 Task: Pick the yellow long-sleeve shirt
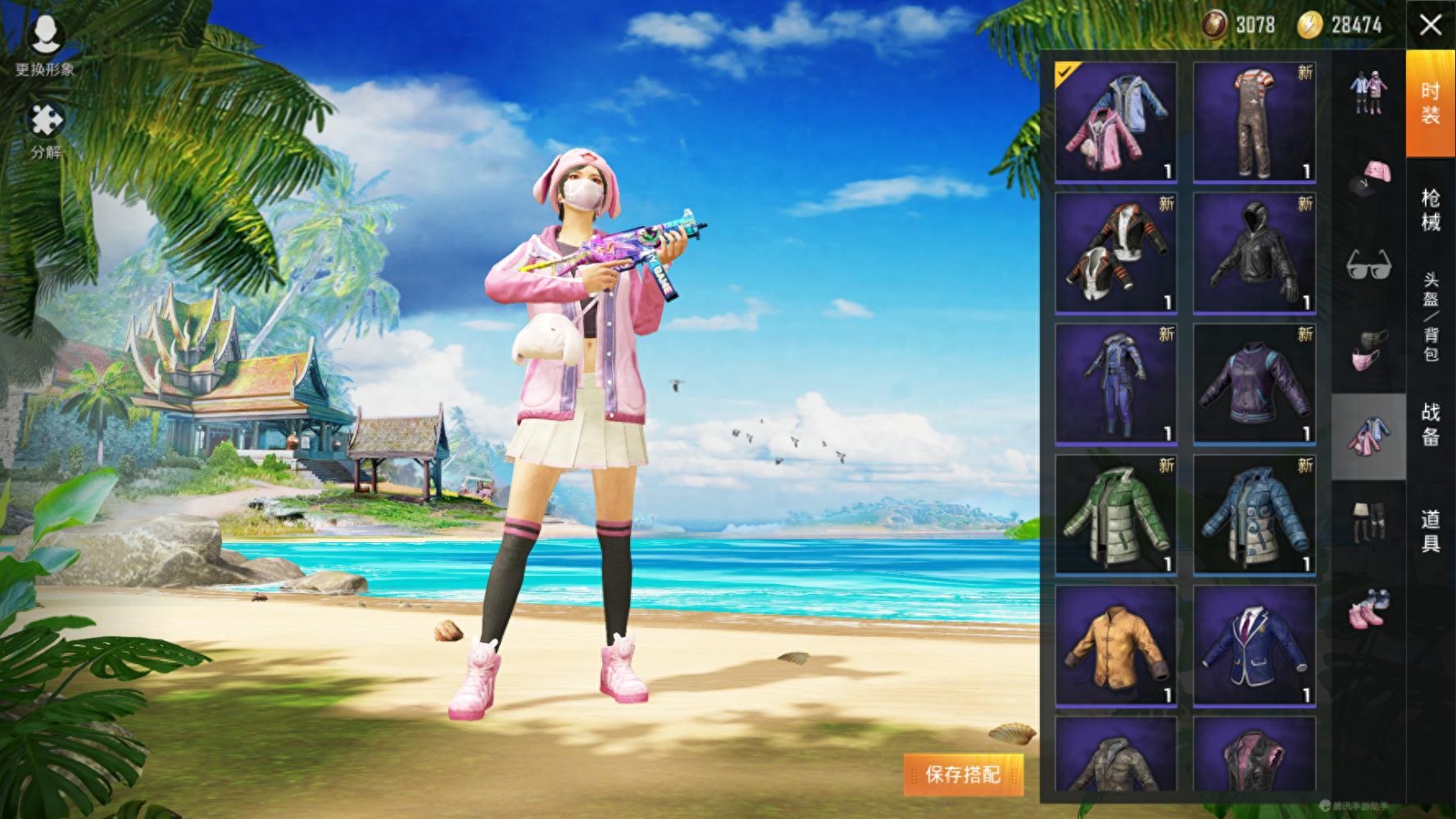[x=1115, y=646]
